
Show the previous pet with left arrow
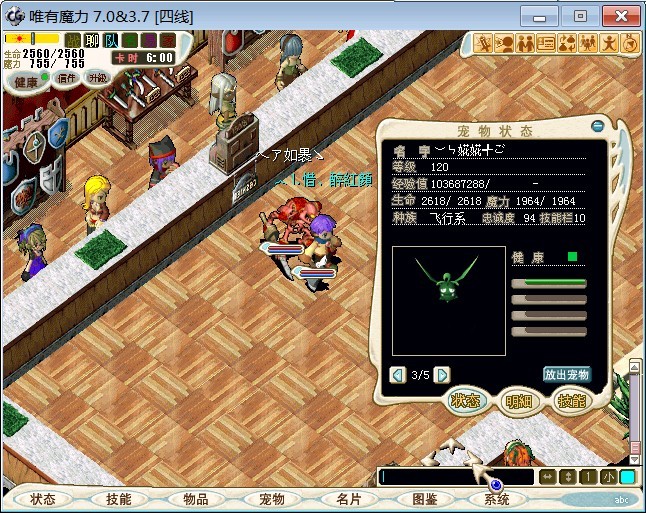tap(398, 374)
